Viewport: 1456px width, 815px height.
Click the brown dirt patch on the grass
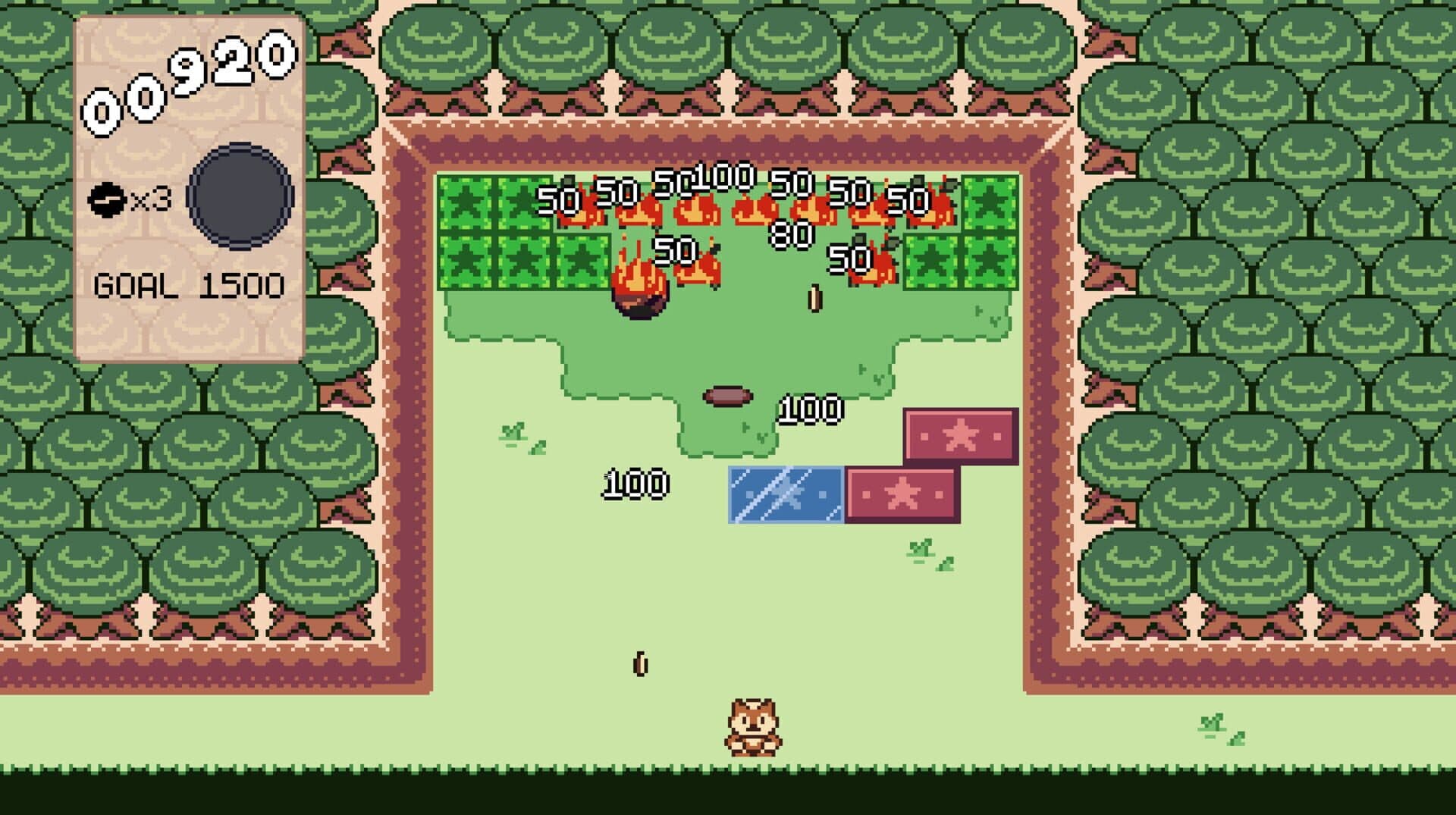[x=726, y=397]
